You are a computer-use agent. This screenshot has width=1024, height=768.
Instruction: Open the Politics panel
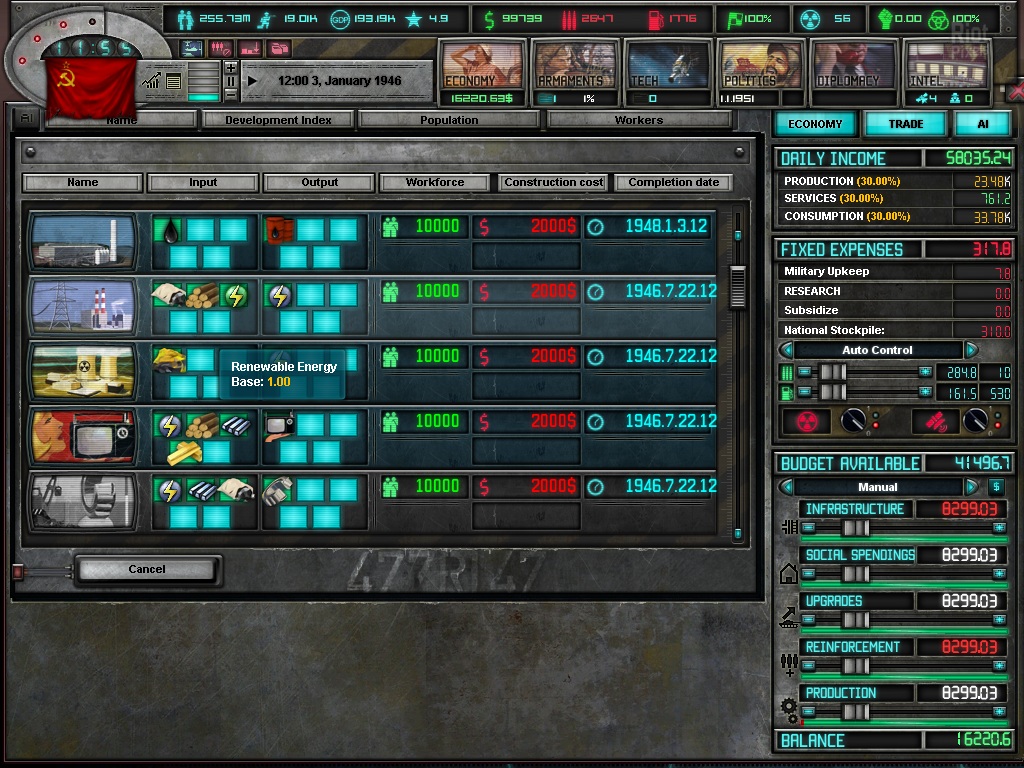click(x=759, y=66)
